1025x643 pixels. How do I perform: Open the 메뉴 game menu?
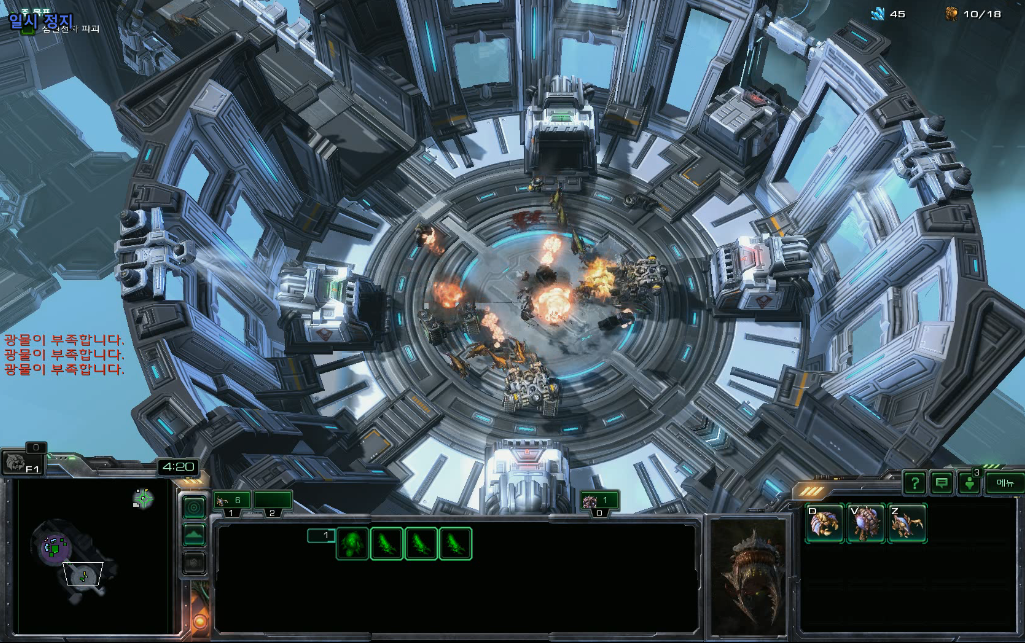pos(1003,483)
